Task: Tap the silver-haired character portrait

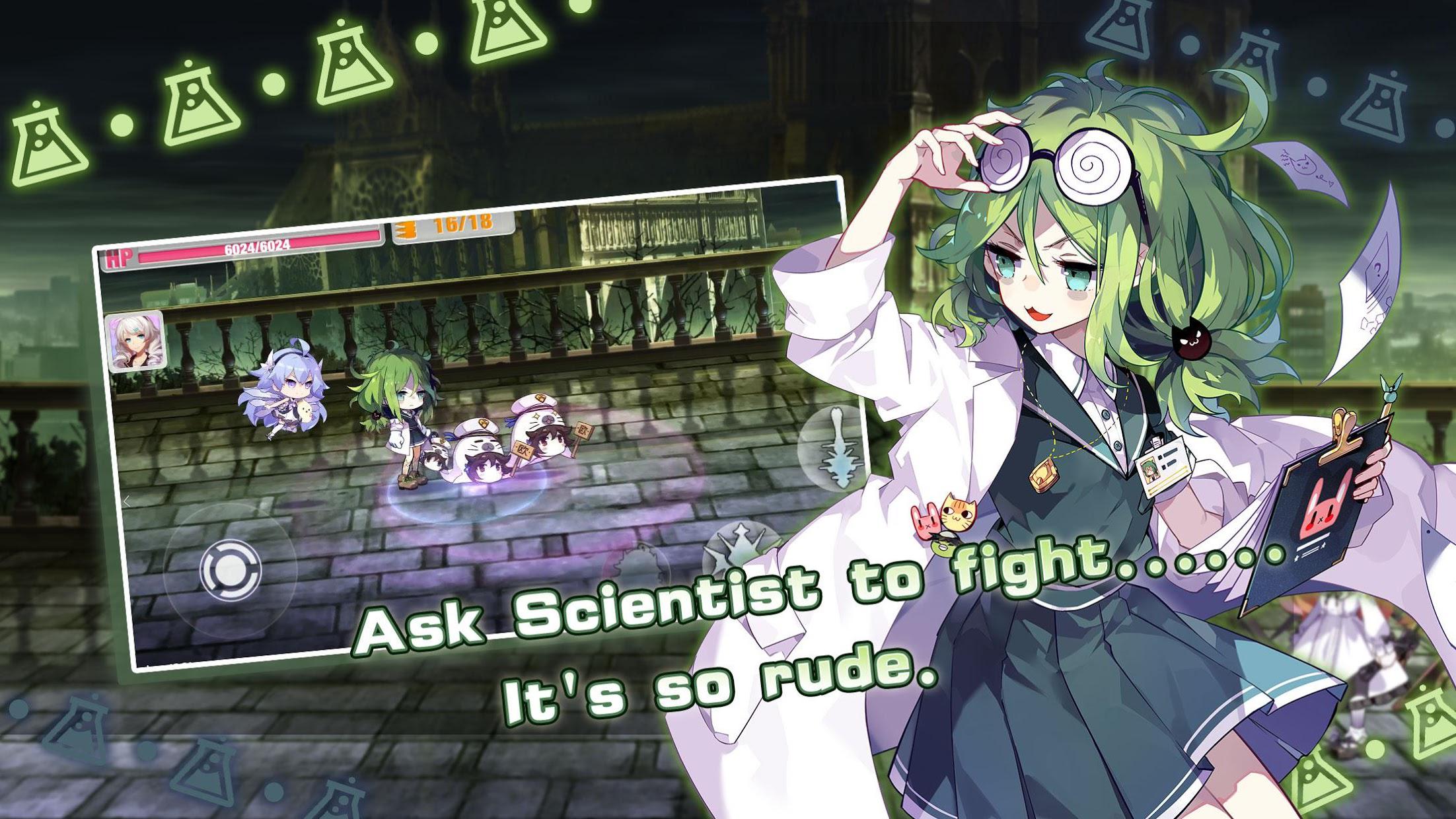Action: 135,342
